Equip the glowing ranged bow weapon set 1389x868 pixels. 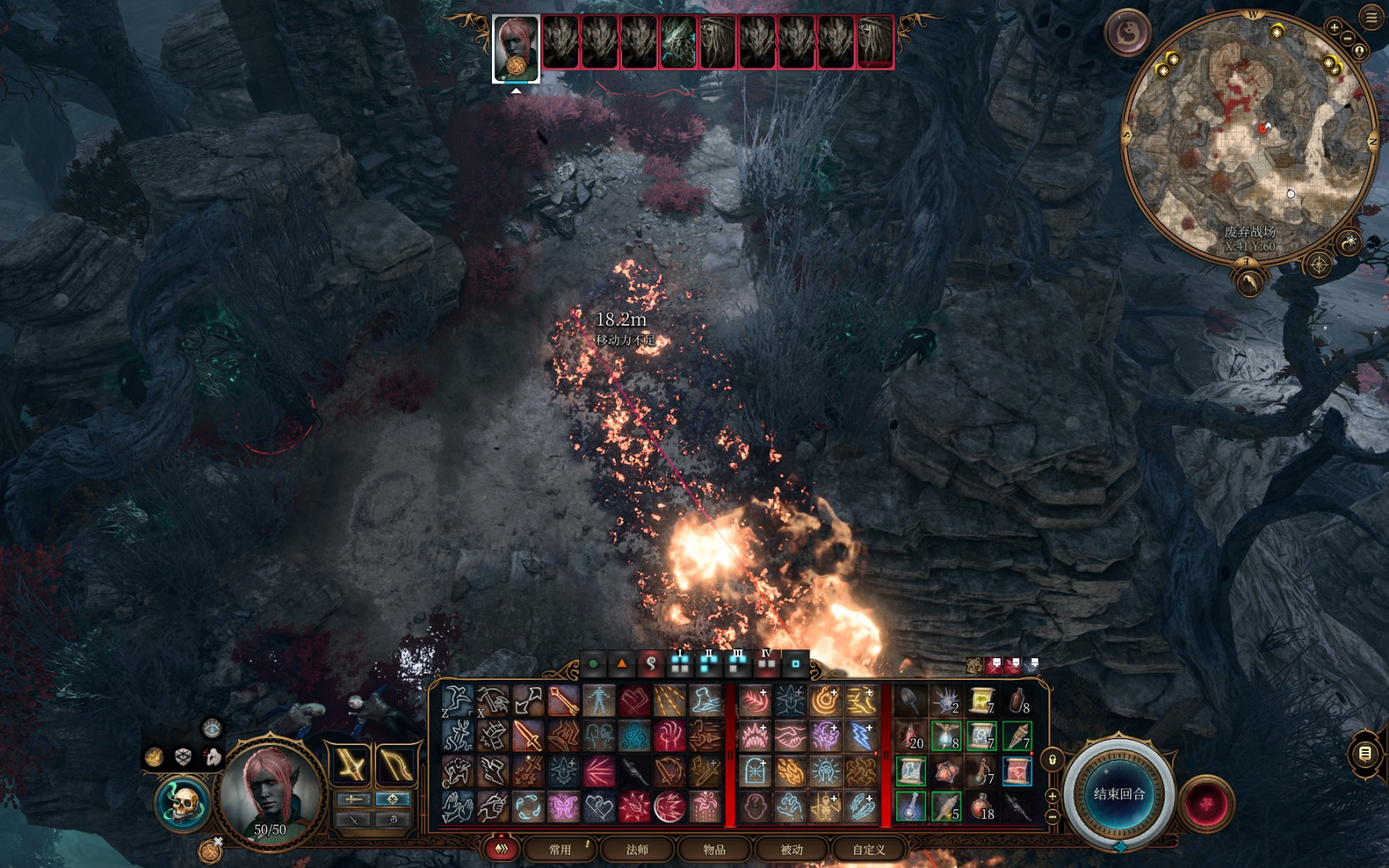click(x=395, y=765)
